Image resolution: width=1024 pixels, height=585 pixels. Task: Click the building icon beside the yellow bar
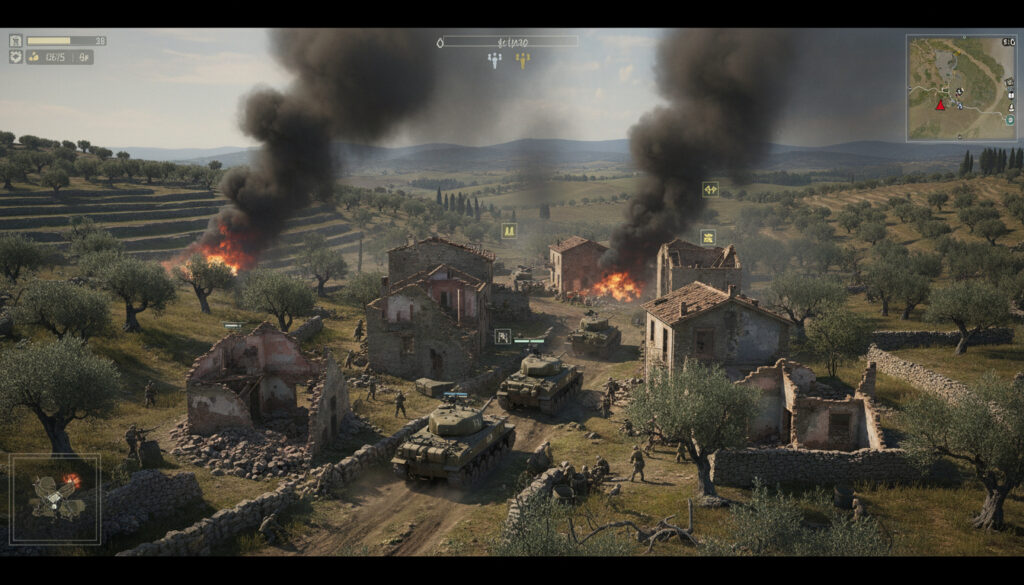[x=16, y=40]
